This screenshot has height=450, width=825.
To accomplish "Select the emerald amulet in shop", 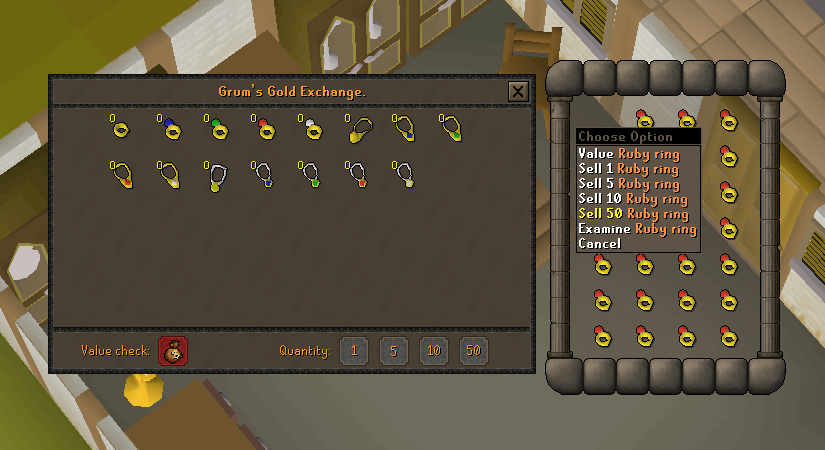I will coord(311,177).
